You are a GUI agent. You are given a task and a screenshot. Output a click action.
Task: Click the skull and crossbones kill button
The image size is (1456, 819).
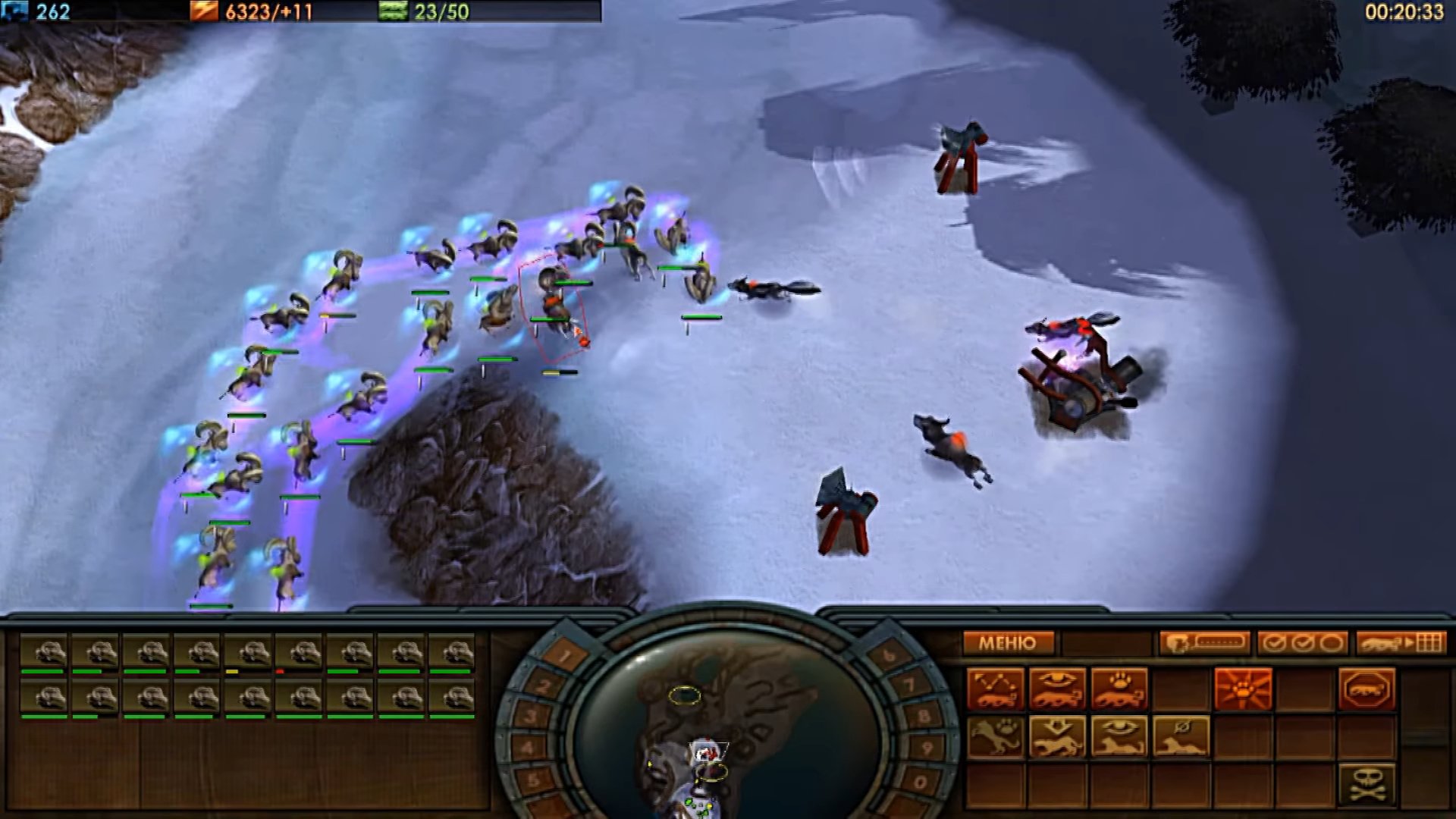[1366, 784]
